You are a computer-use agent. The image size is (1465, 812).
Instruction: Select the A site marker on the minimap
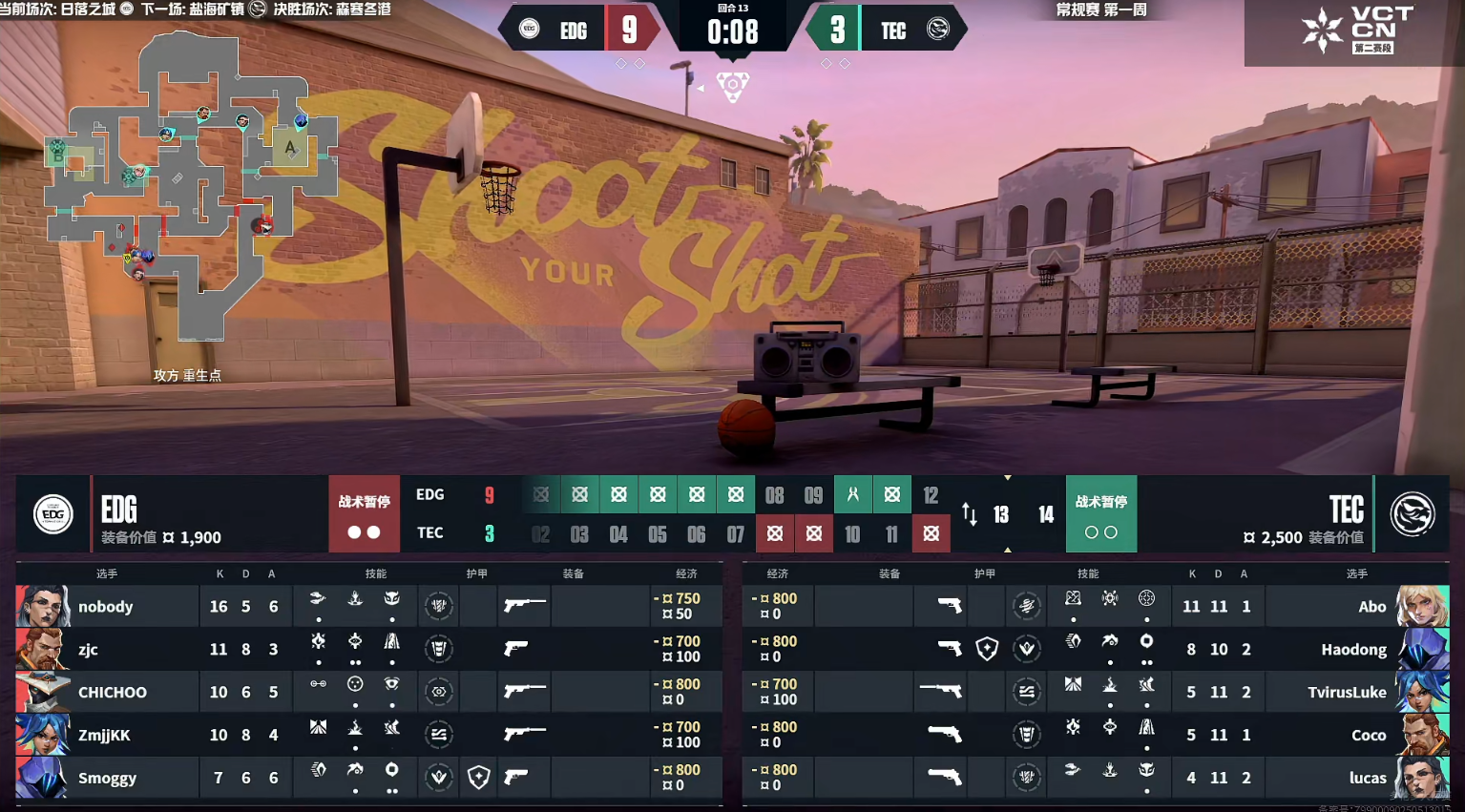(x=290, y=148)
